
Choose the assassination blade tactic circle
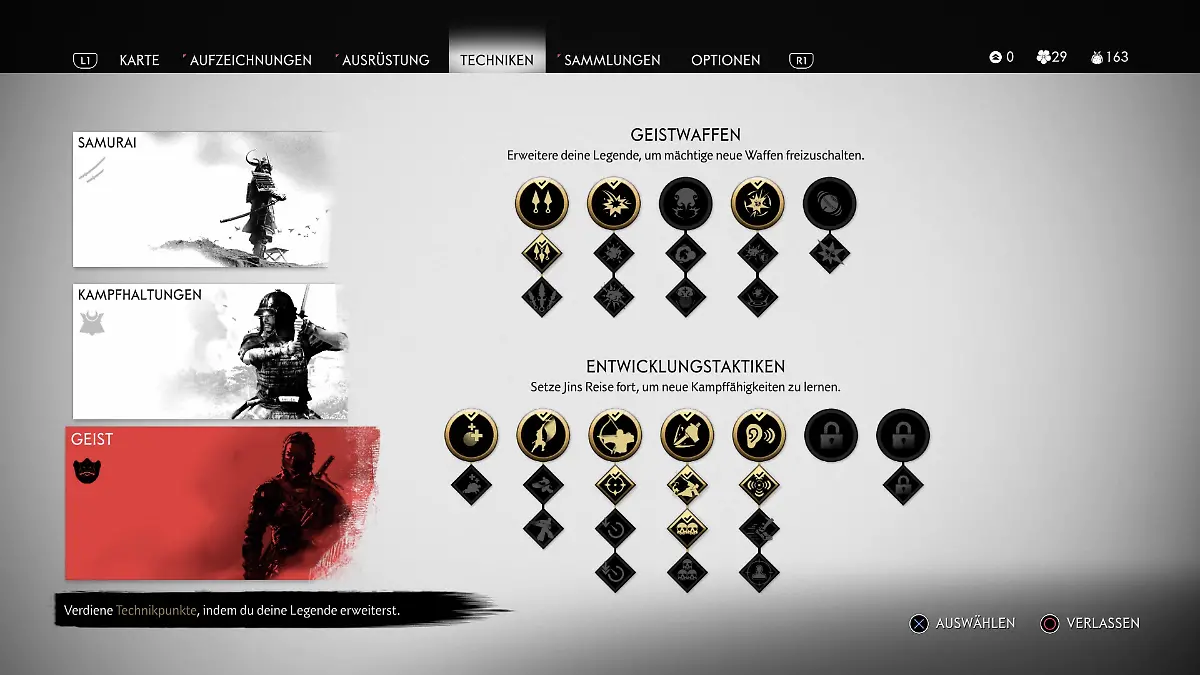[x=687, y=435]
